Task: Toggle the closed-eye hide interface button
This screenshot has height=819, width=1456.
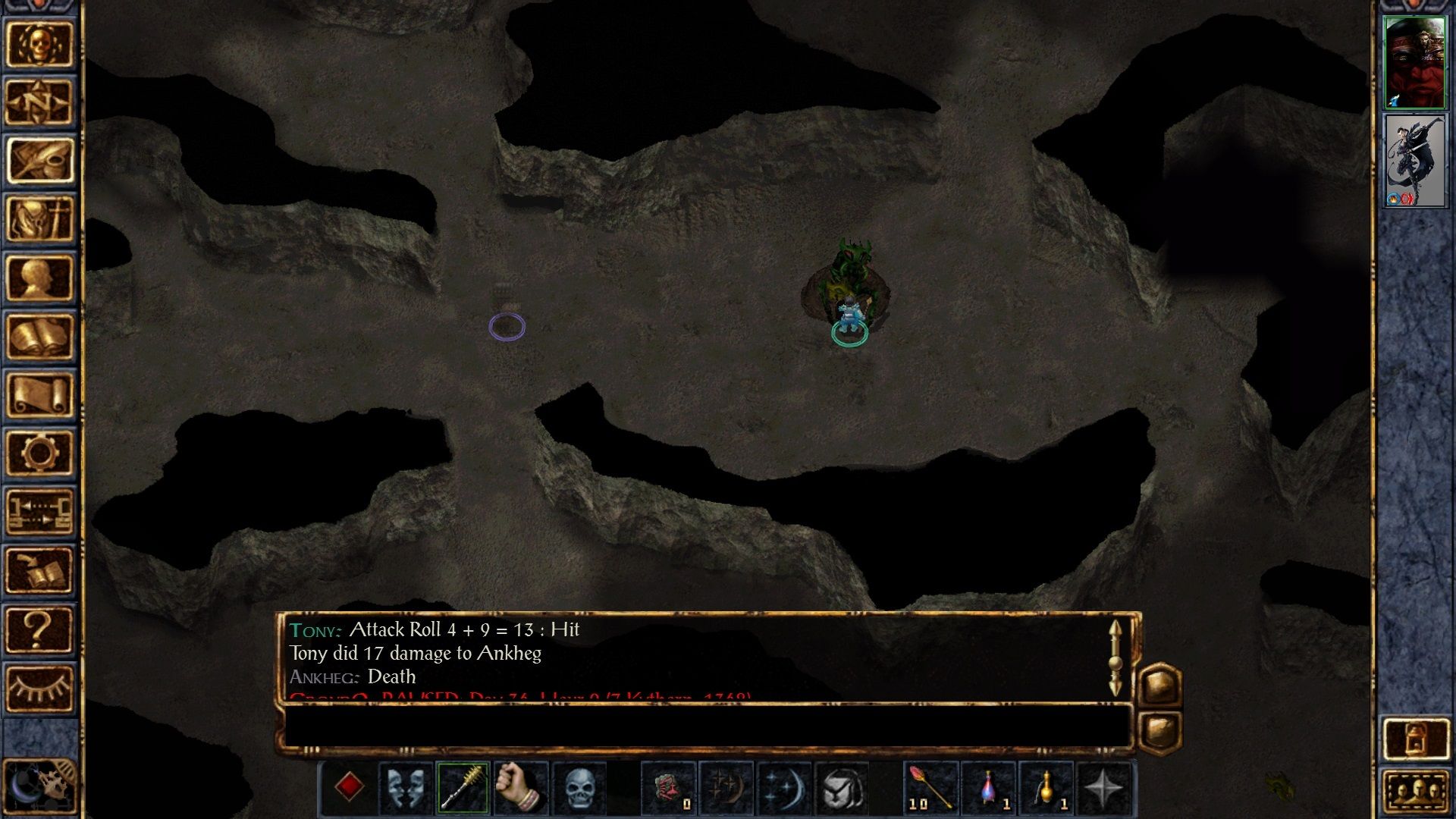Action: coord(39,687)
